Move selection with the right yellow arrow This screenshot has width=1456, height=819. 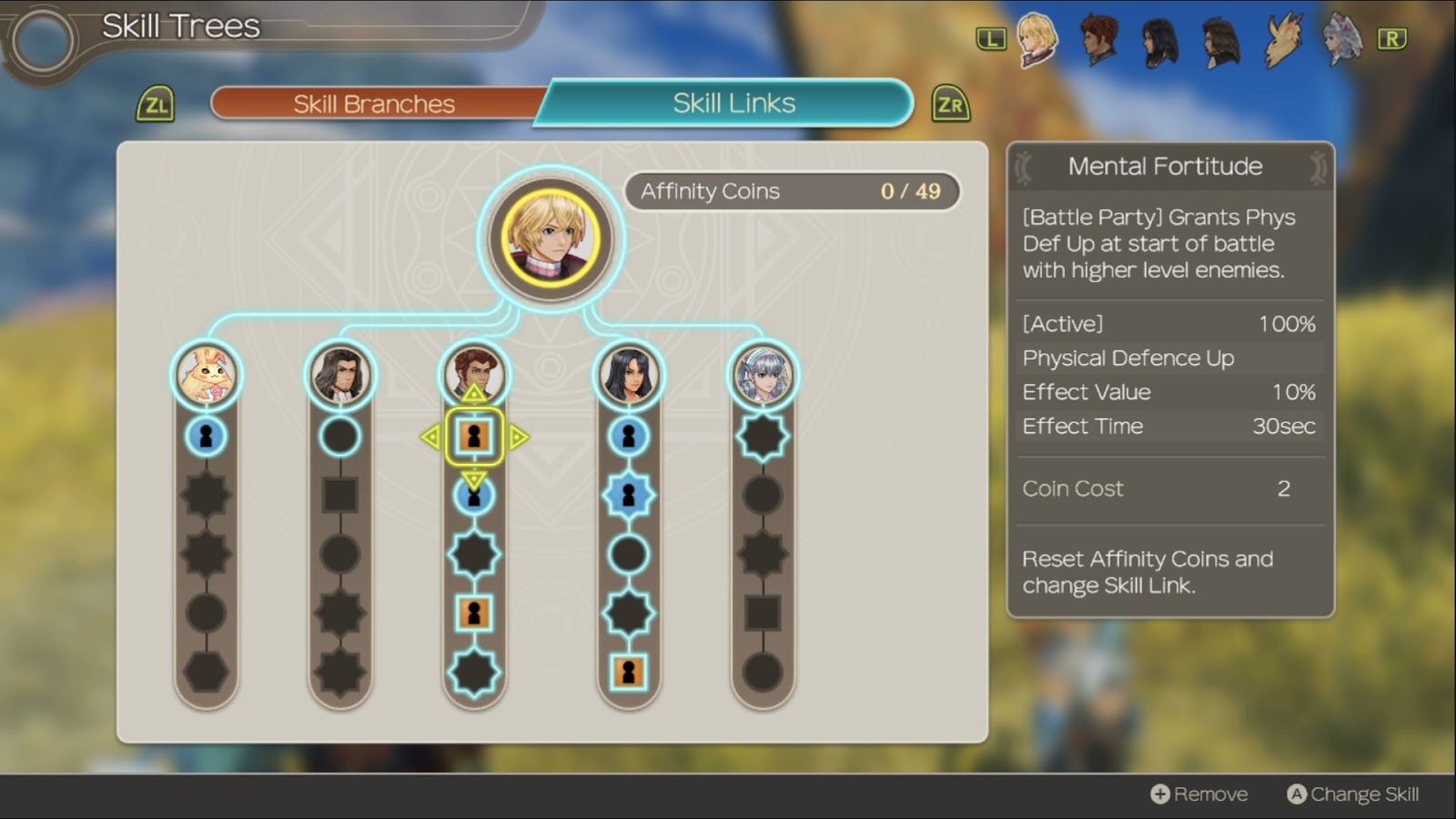click(519, 437)
